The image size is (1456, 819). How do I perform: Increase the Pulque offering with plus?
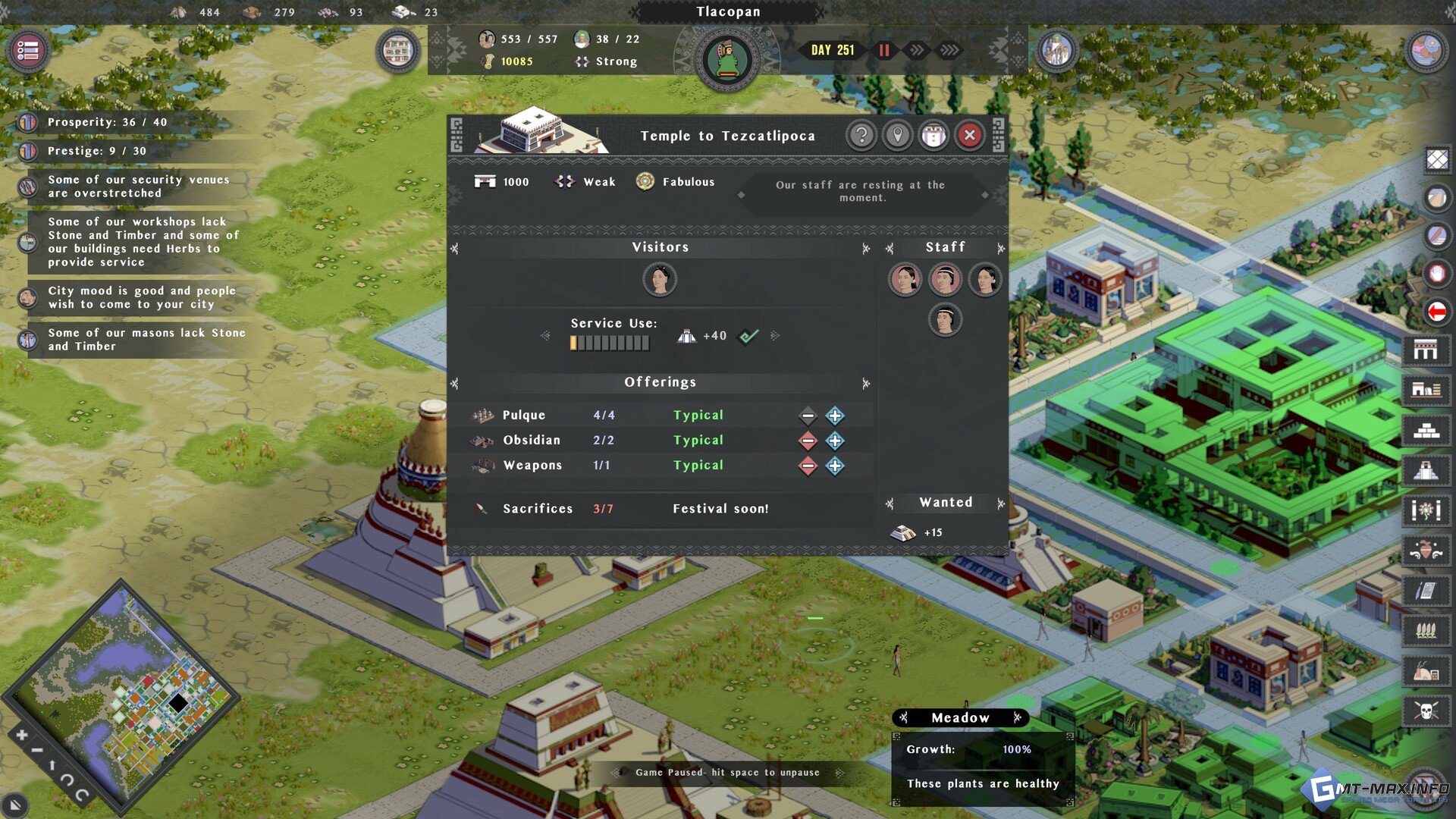[x=835, y=416]
